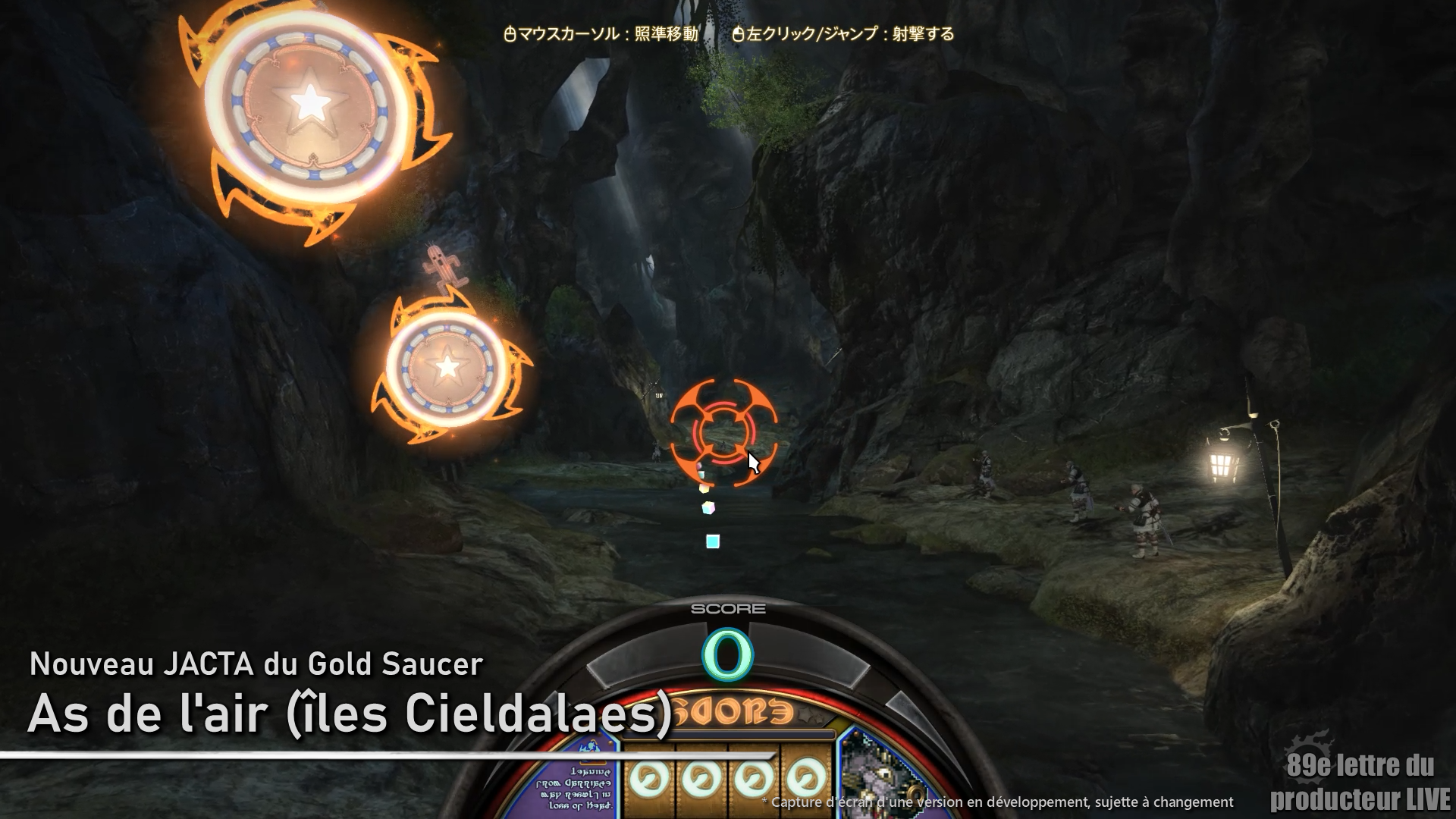Shoot the smaller star target under the cactuar
Image resolution: width=1456 pixels, height=819 pixels.
[447, 366]
